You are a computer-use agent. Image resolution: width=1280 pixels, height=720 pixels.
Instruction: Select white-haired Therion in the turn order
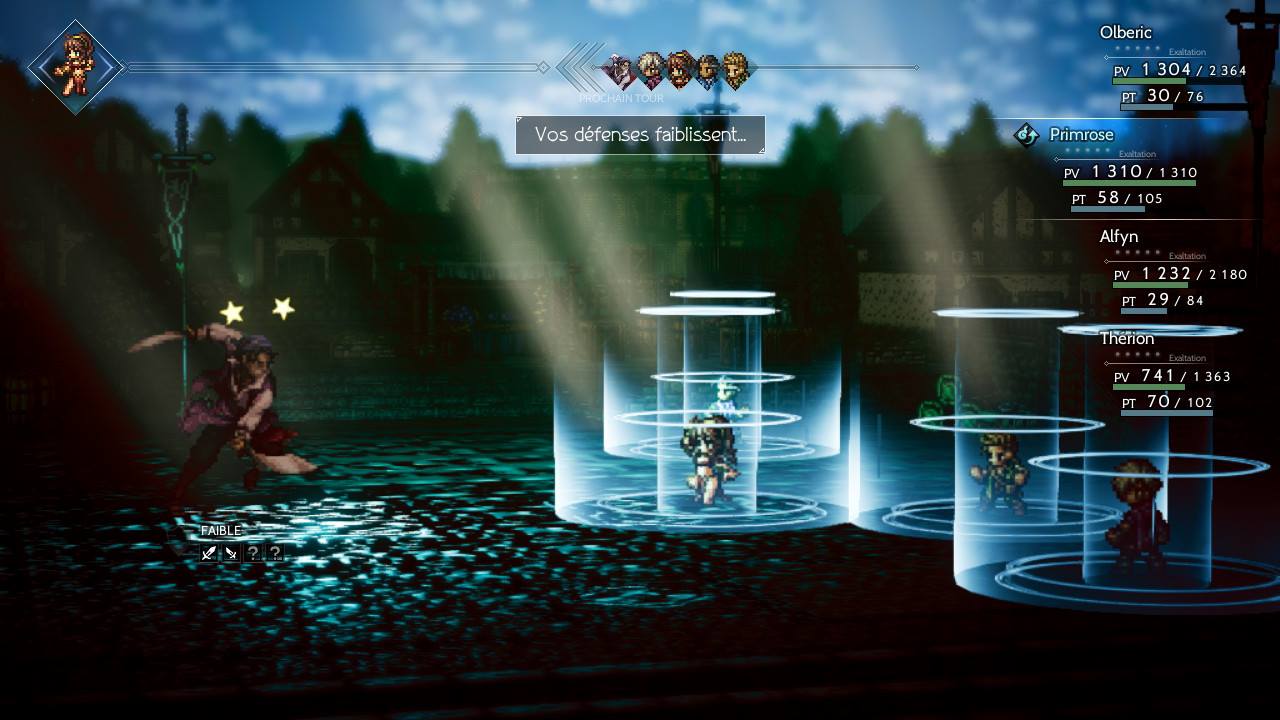tap(652, 70)
